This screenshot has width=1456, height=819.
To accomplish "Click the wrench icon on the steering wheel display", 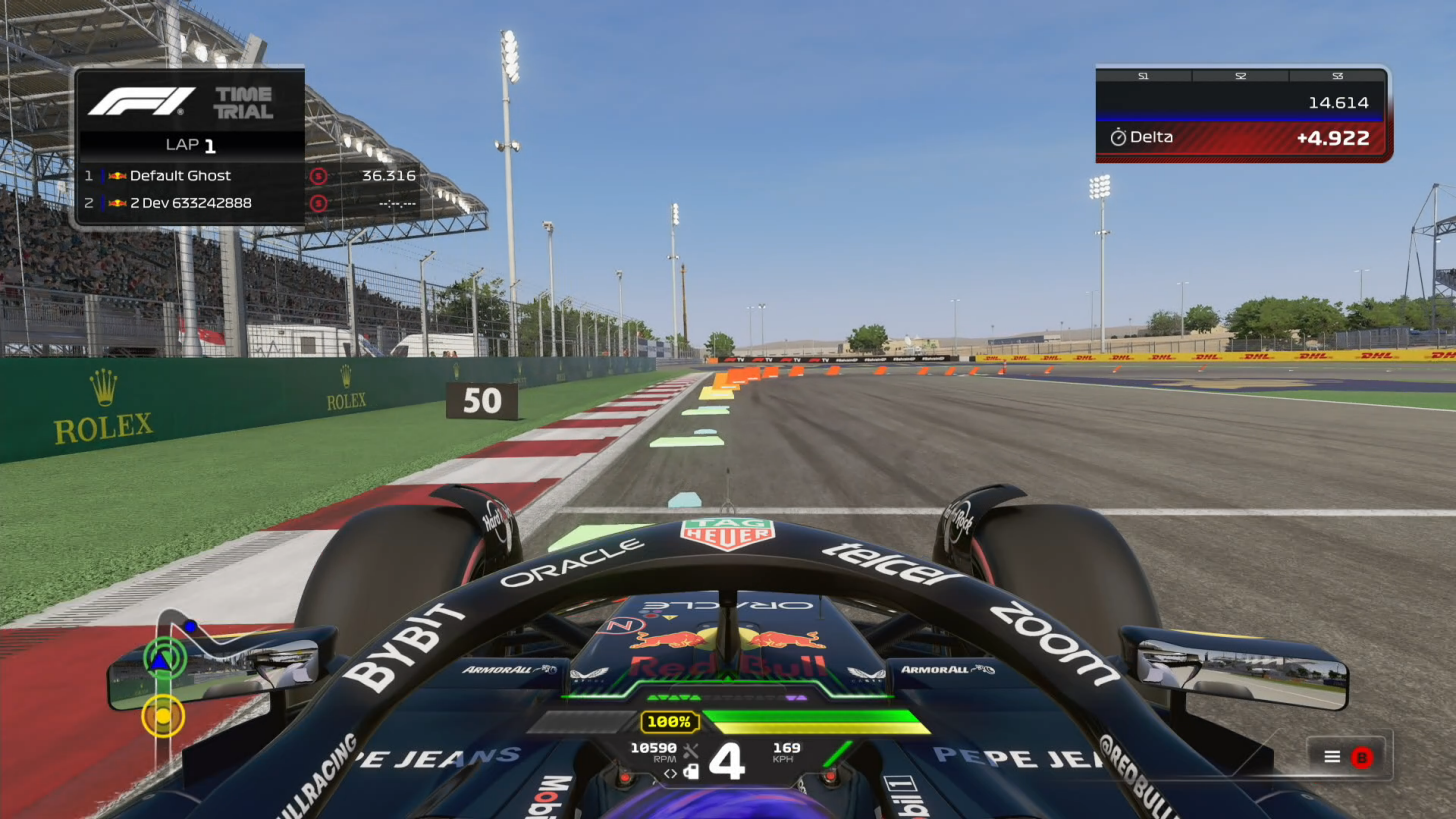I will click(691, 751).
